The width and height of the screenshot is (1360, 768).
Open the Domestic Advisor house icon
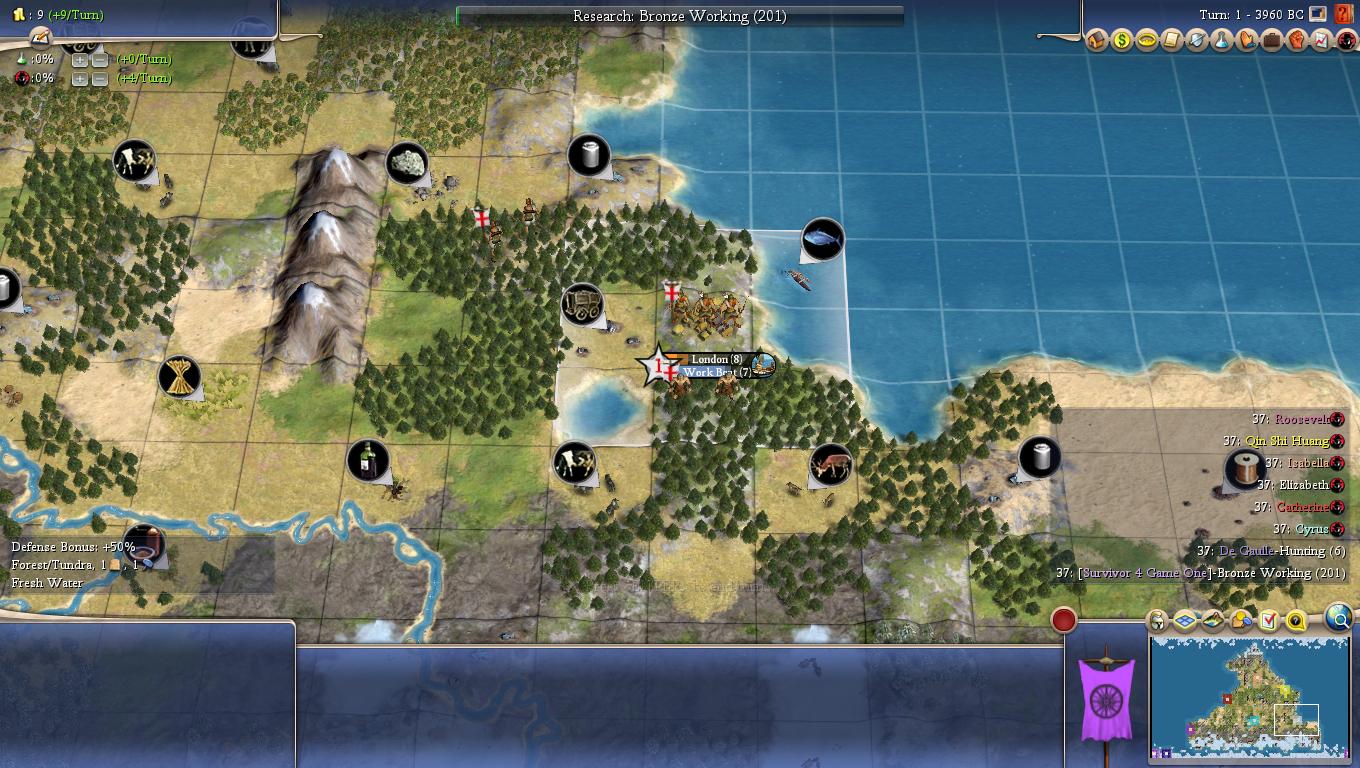1097,41
